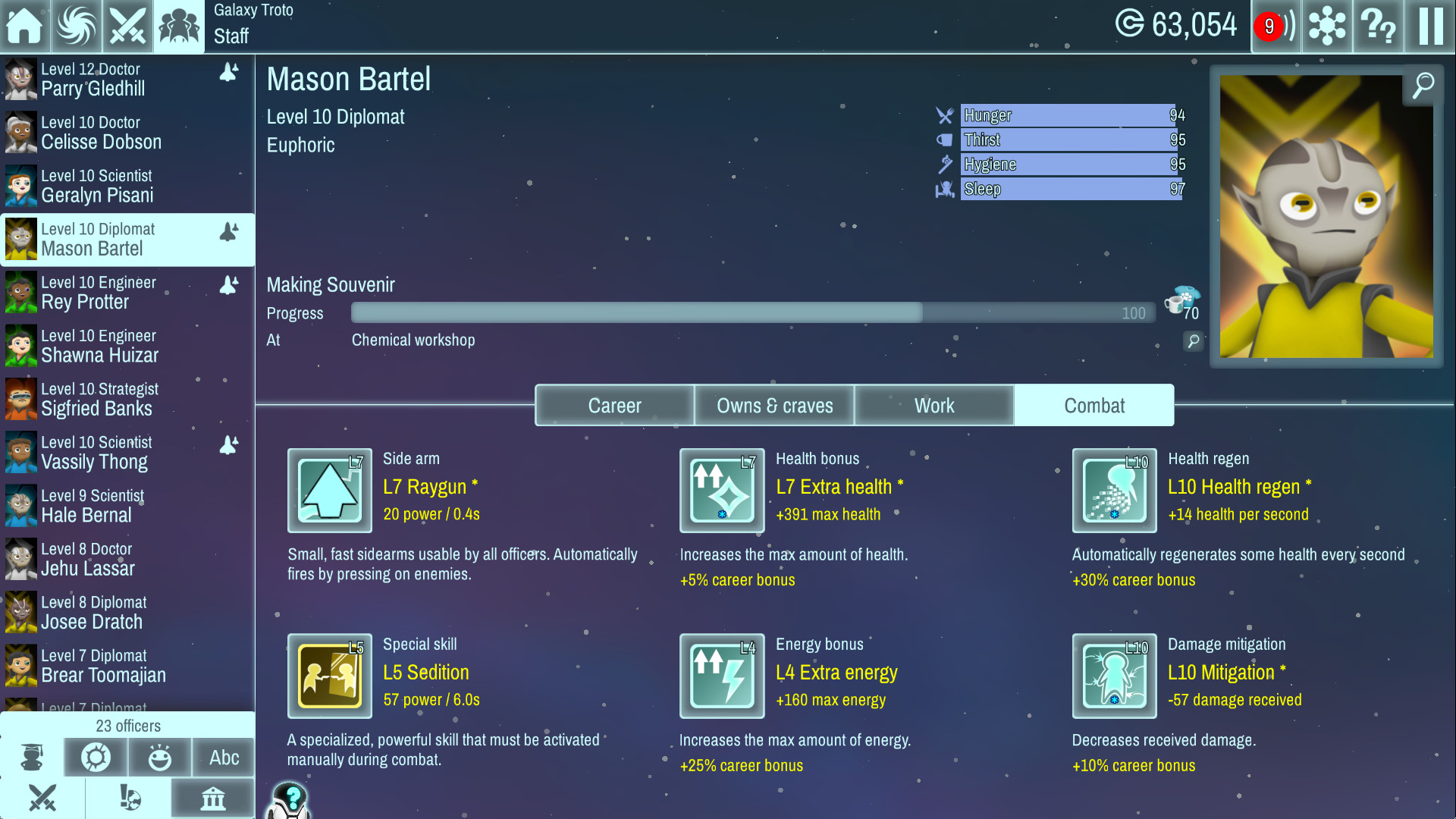This screenshot has height=819, width=1456.
Task: Select the crossed swords battle icon
Action: tap(127, 27)
